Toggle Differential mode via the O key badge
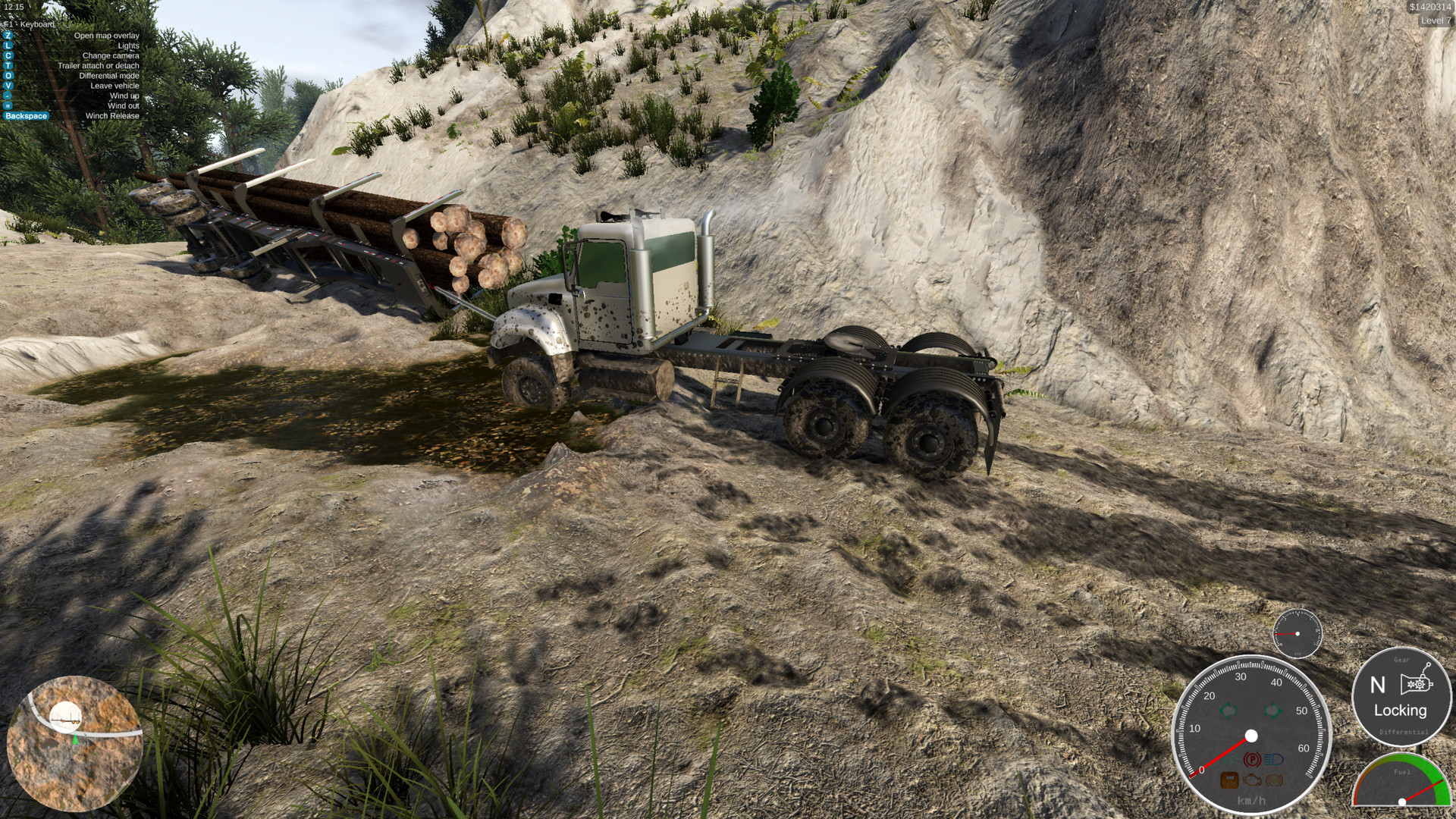This screenshot has width=1456, height=819. tap(8, 75)
